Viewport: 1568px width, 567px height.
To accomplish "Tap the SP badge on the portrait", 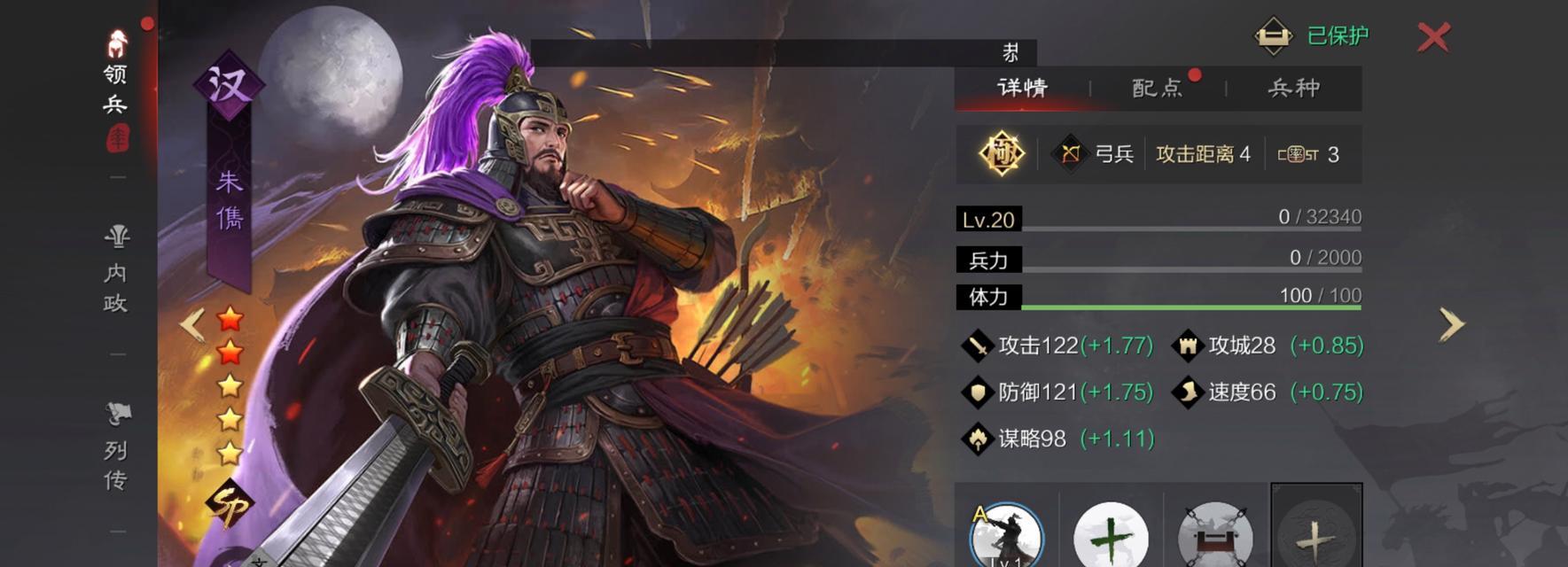I will tap(229, 505).
